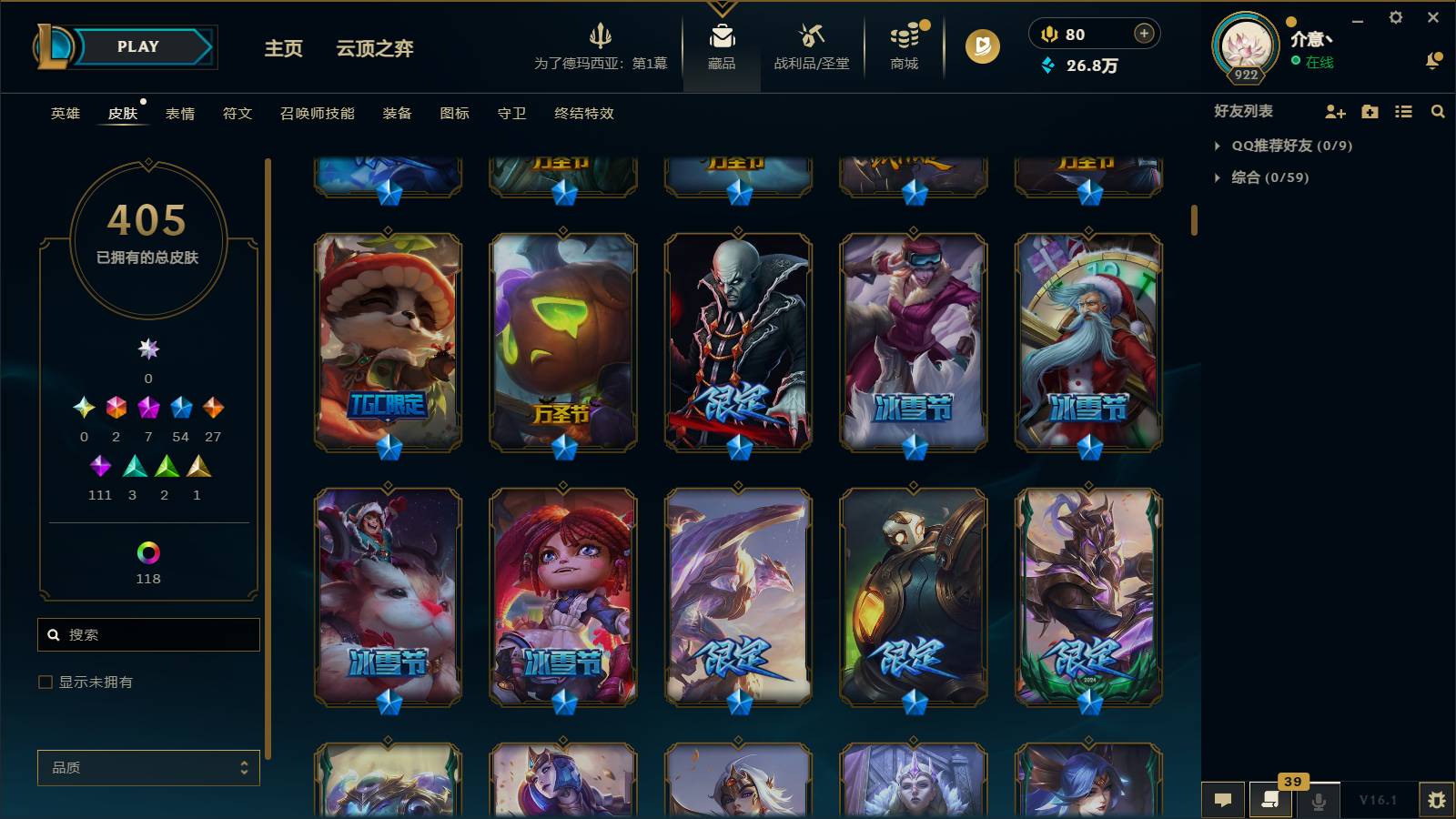
Task: Click the friend search magnifier icon
Action: 1438,112
